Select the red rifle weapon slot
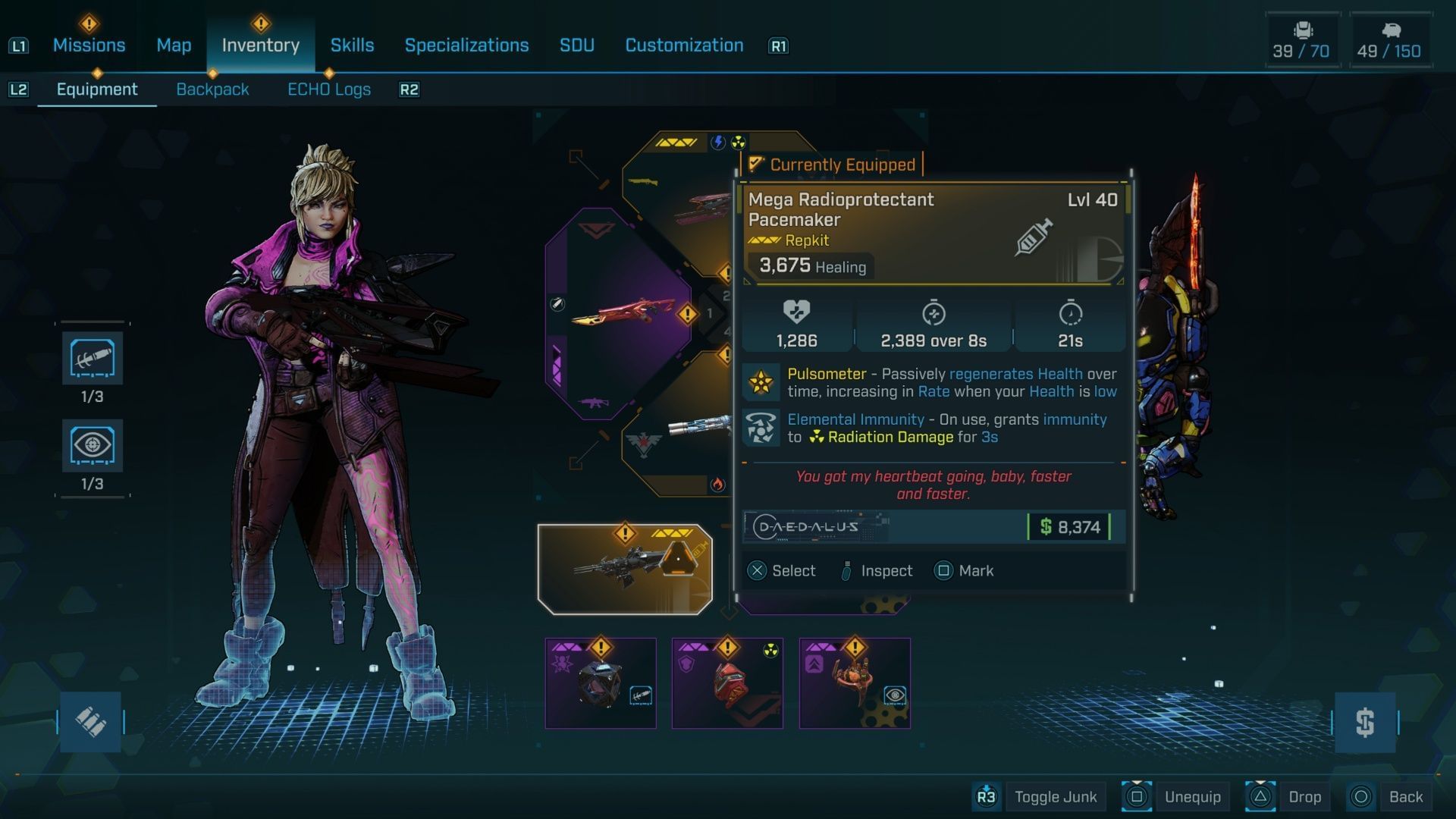The image size is (1456, 819). point(618,314)
